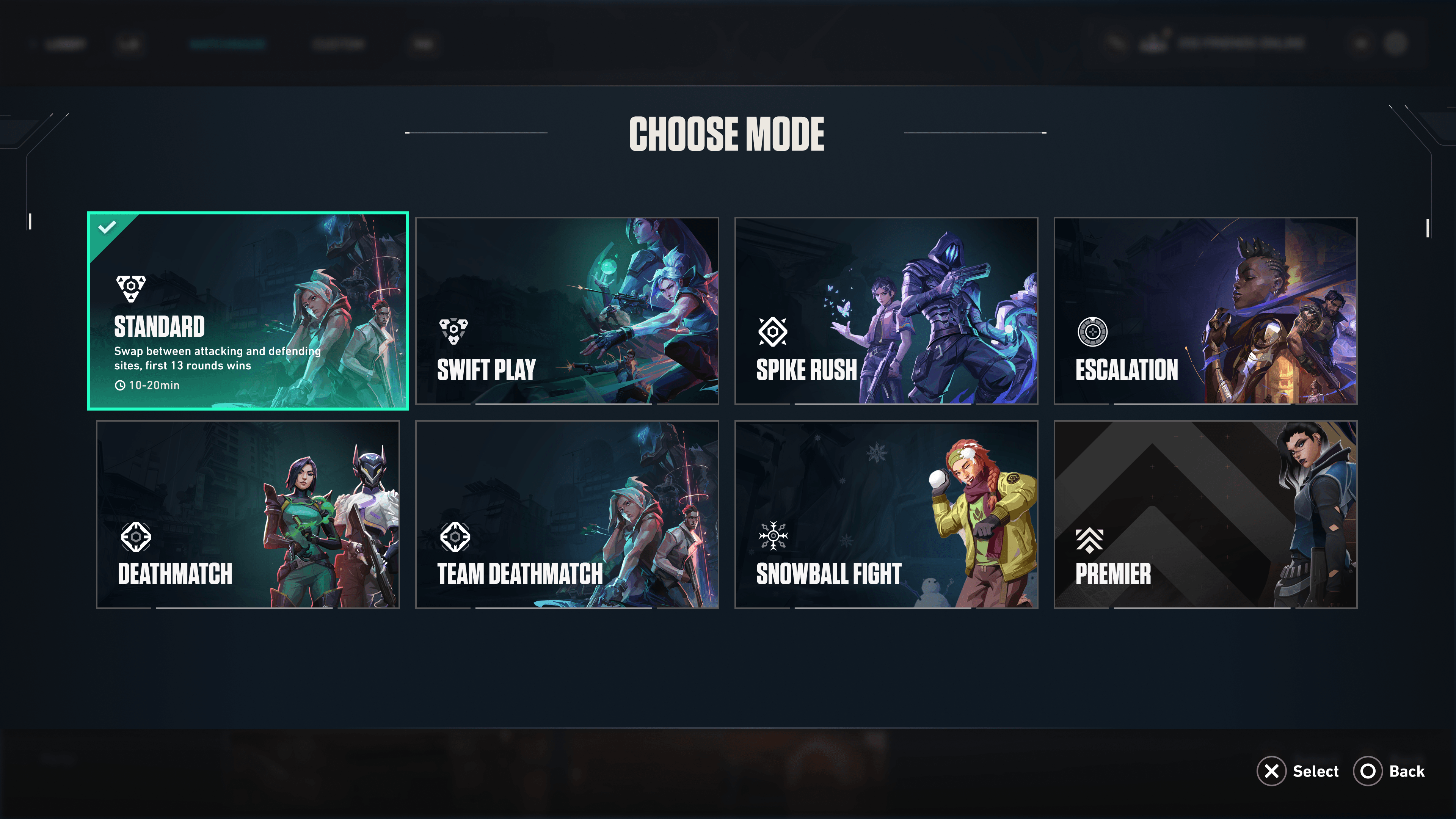Pick the Snowball Fight mode card
The width and height of the screenshot is (1456, 819).
(886, 515)
